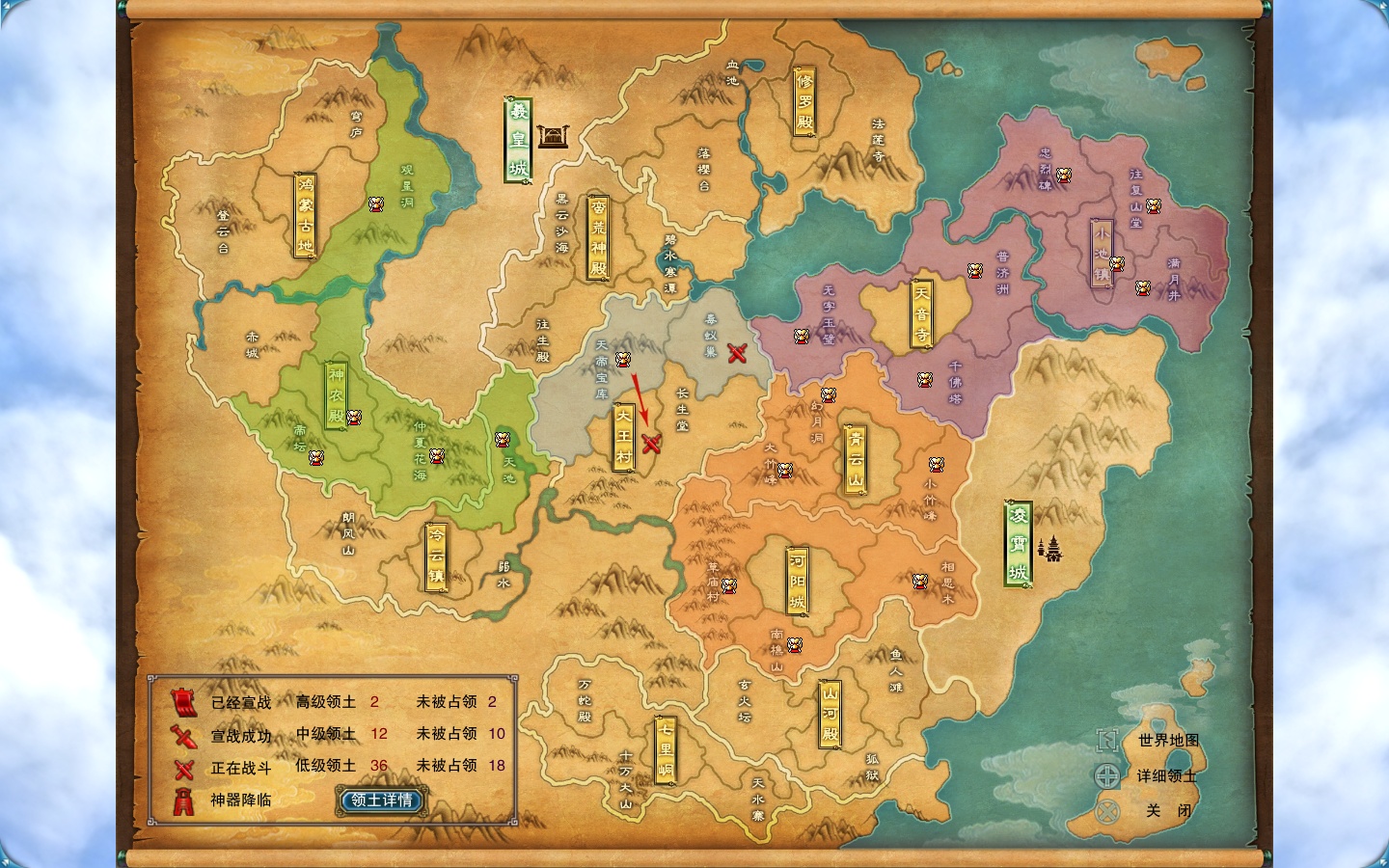This screenshot has height=868, width=1389.
Task: Open the 领土详情 territory details button
Action: 381,800
